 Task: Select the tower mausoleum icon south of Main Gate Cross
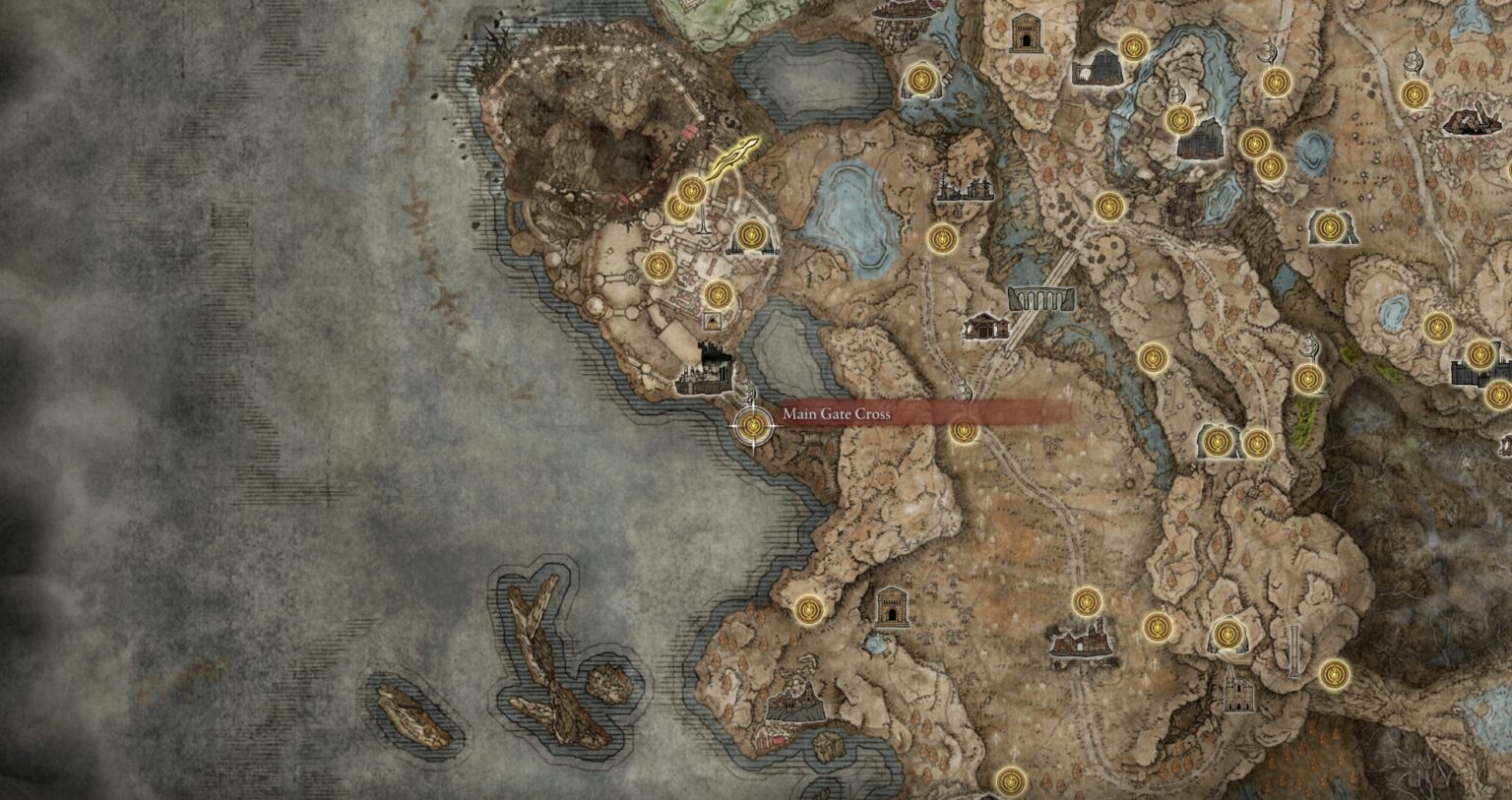point(894,605)
